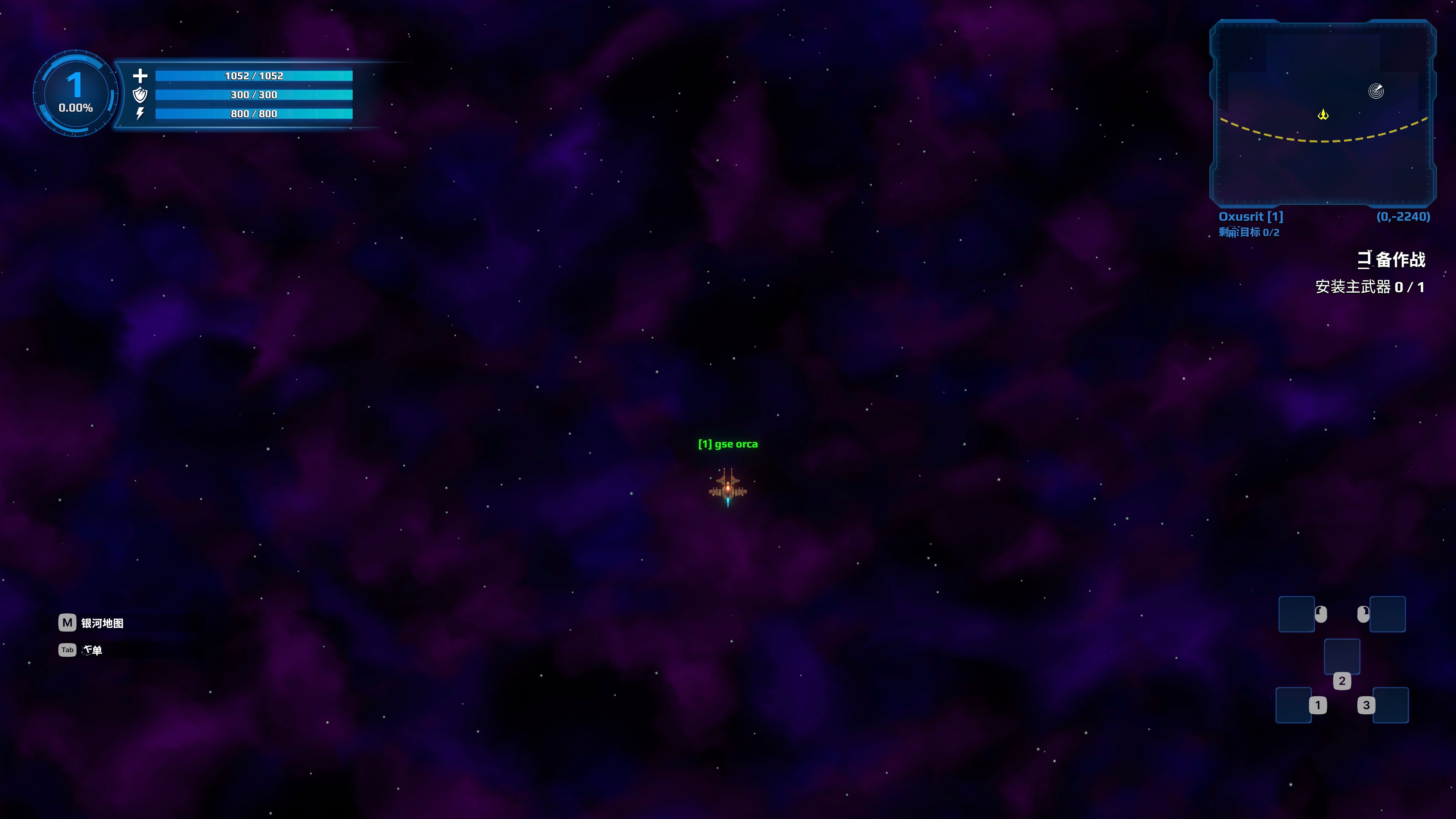Click the (0,-2240) coordinate readout
The image size is (1456, 819).
1403,216
